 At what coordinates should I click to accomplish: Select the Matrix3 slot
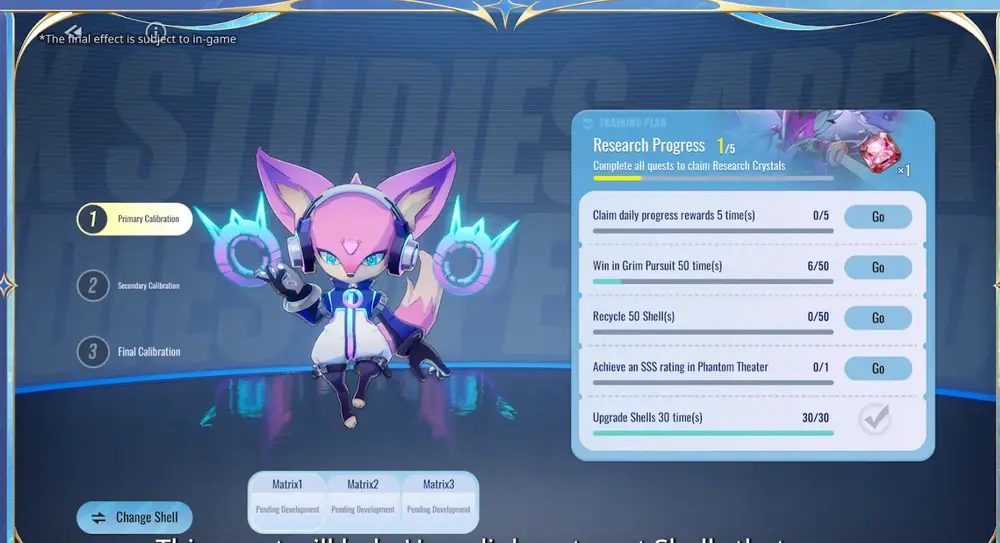click(x=438, y=497)
